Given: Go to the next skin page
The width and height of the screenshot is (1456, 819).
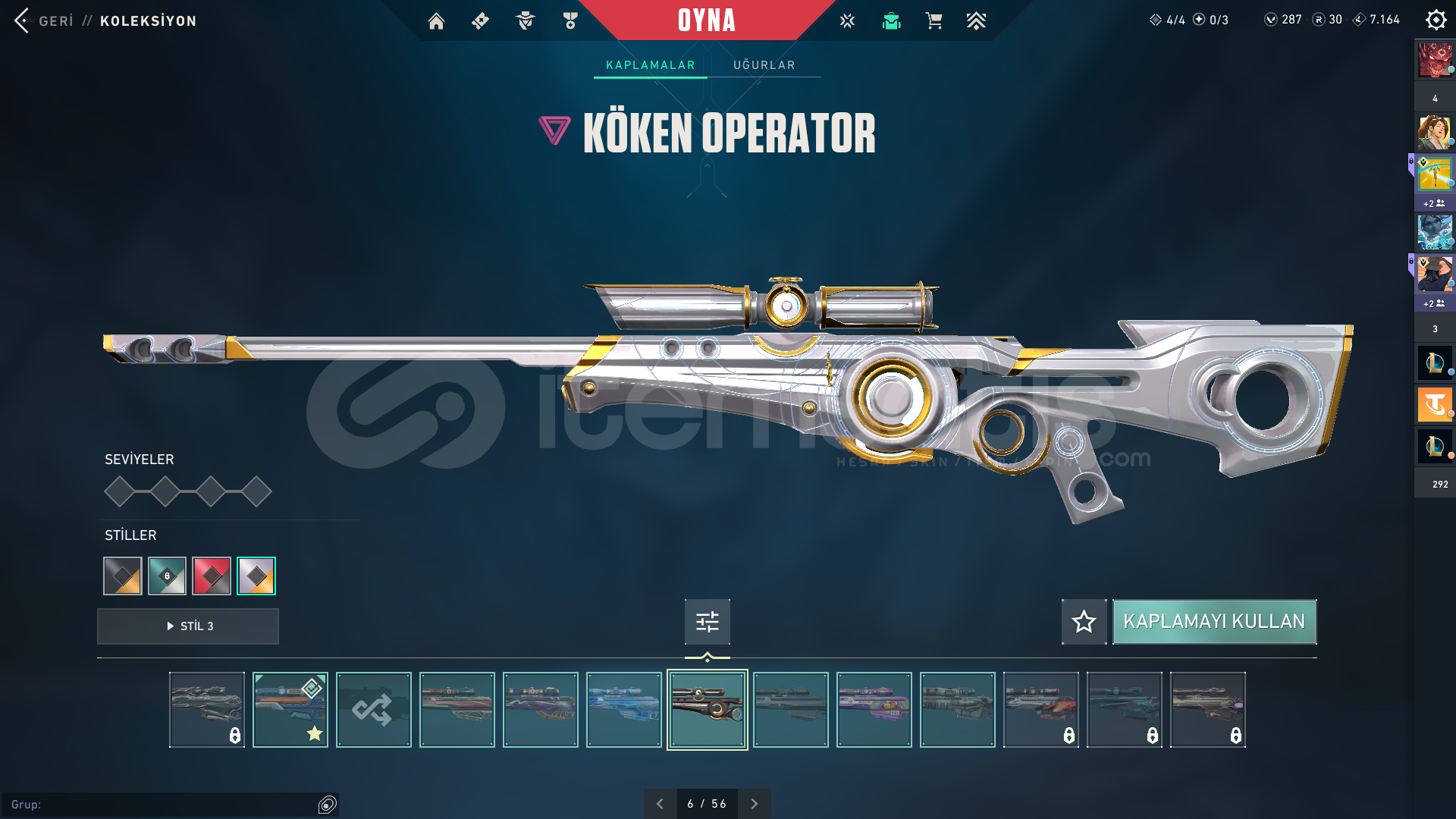Looking at the screenshot, I should coord(754,804).
